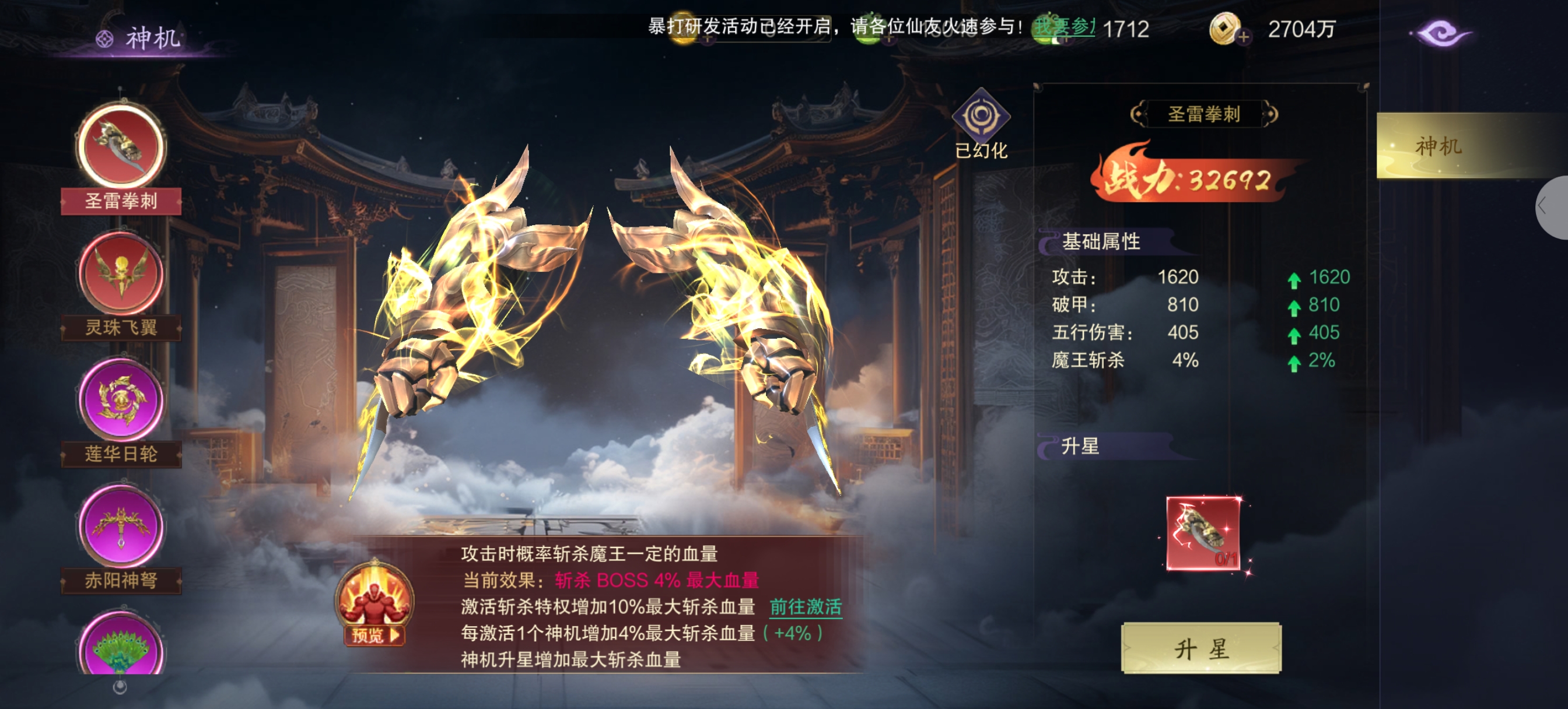The width and height of the screenshot is (1568, 709).
Task: Go back via the 神机 title header
Action: pos(140,38)
